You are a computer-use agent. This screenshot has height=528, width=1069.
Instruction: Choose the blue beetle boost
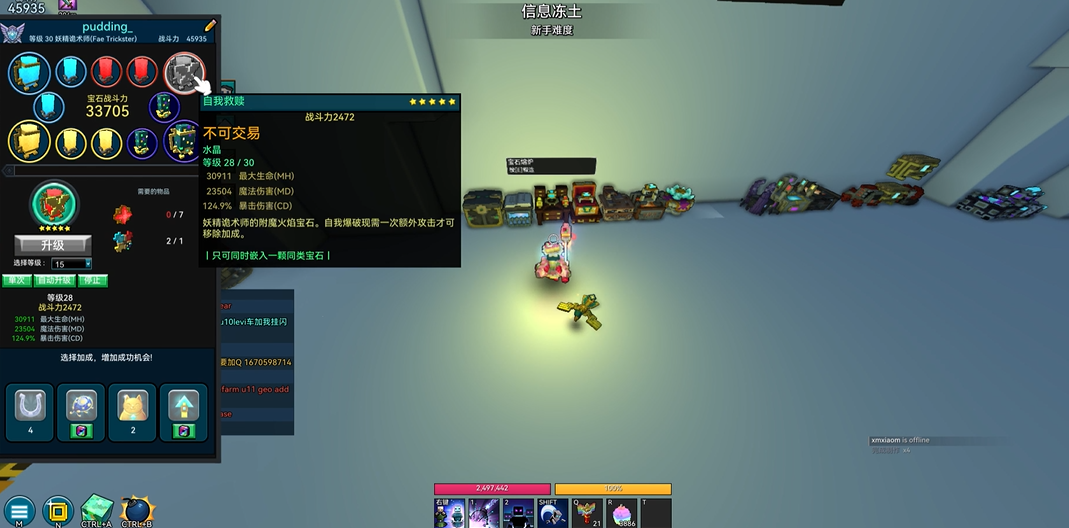[81, 406]
